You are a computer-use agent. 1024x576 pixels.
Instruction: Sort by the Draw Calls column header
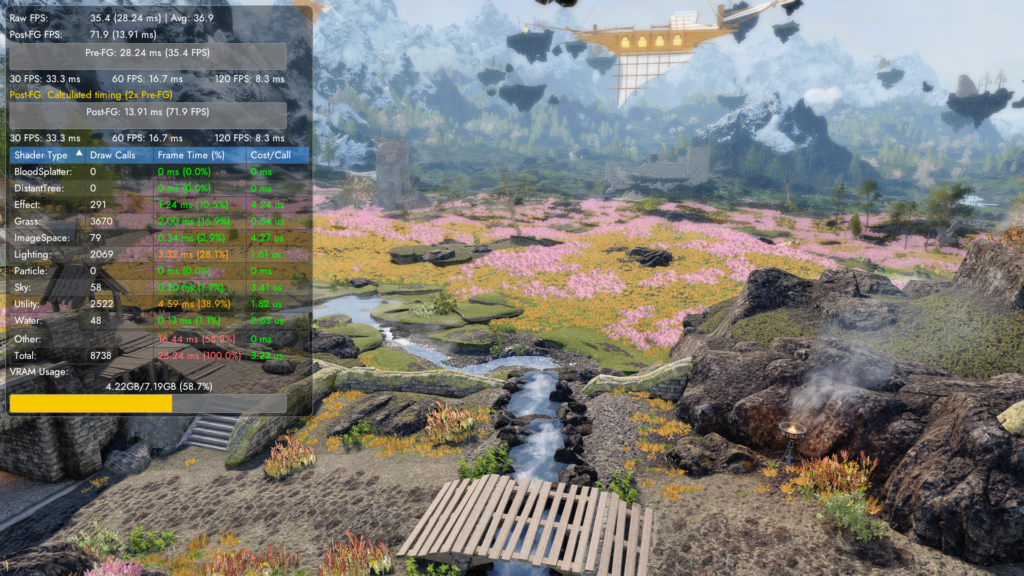click(x=112, y=155)
